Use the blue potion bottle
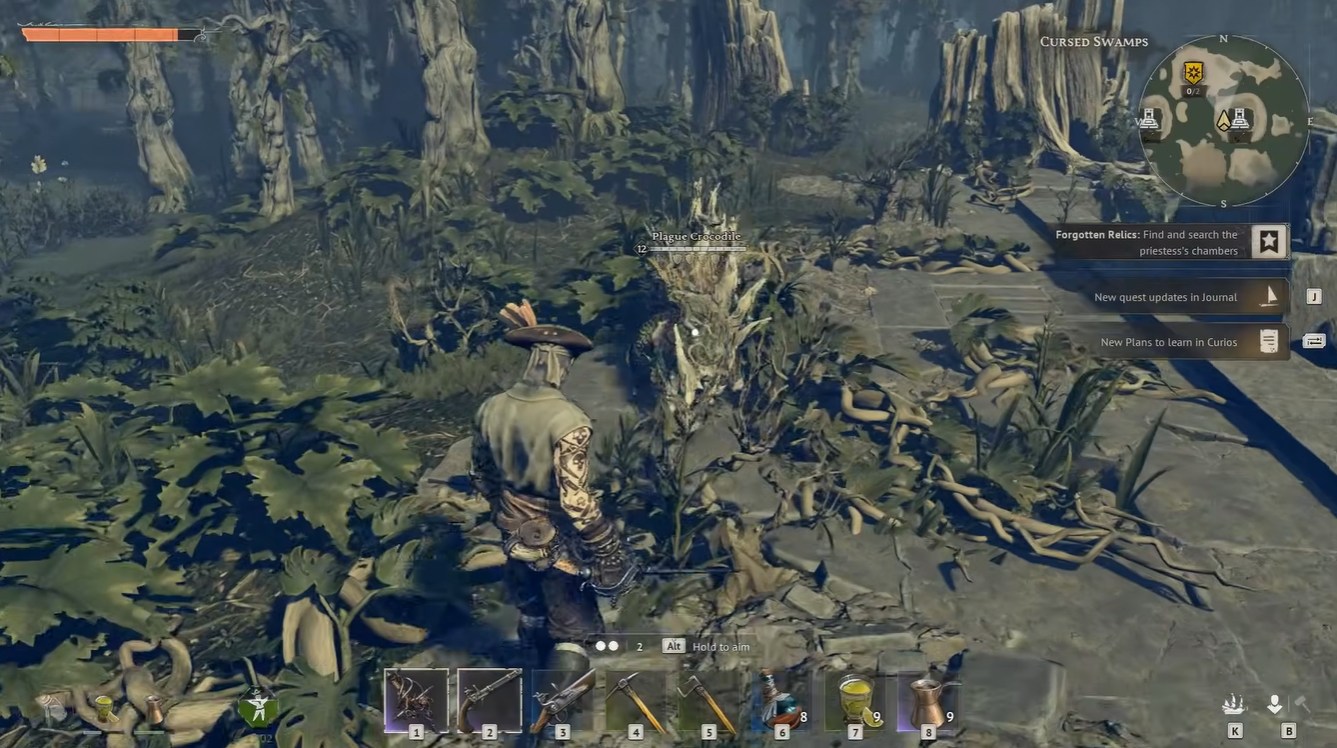The width and height of the screenshot is (1337, 748). point(781,699)
